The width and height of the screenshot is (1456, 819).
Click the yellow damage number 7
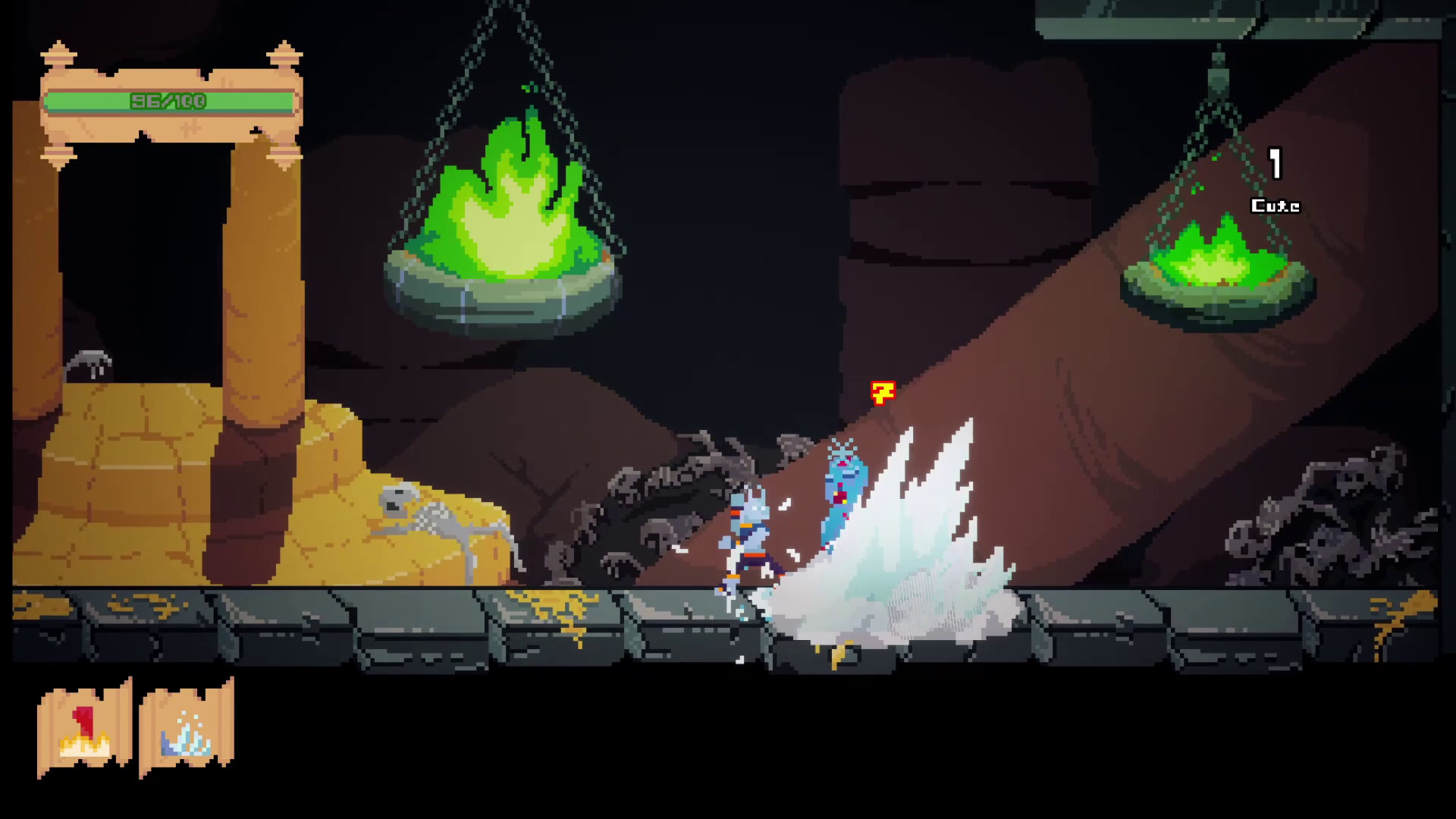click(883, 393)
